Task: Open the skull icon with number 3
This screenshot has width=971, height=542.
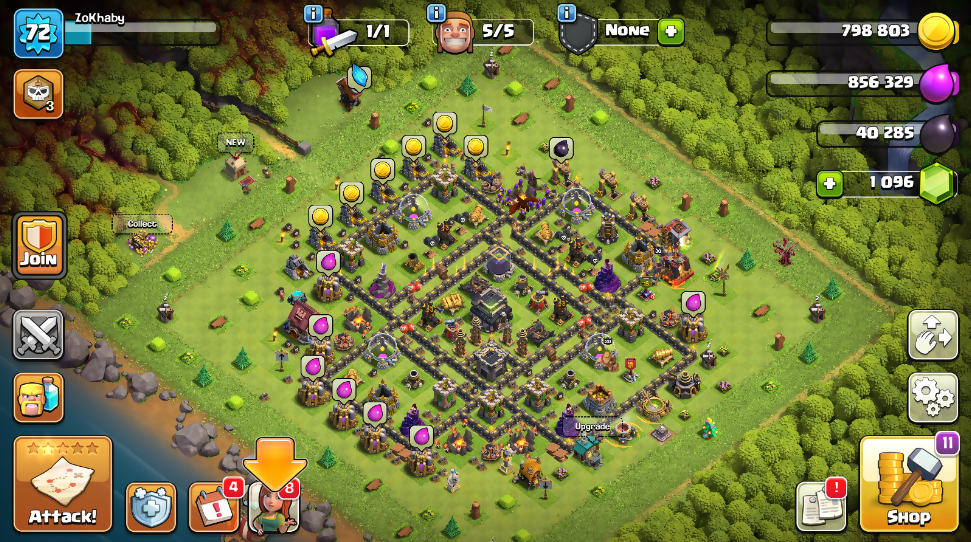Action: click(38, 94)
